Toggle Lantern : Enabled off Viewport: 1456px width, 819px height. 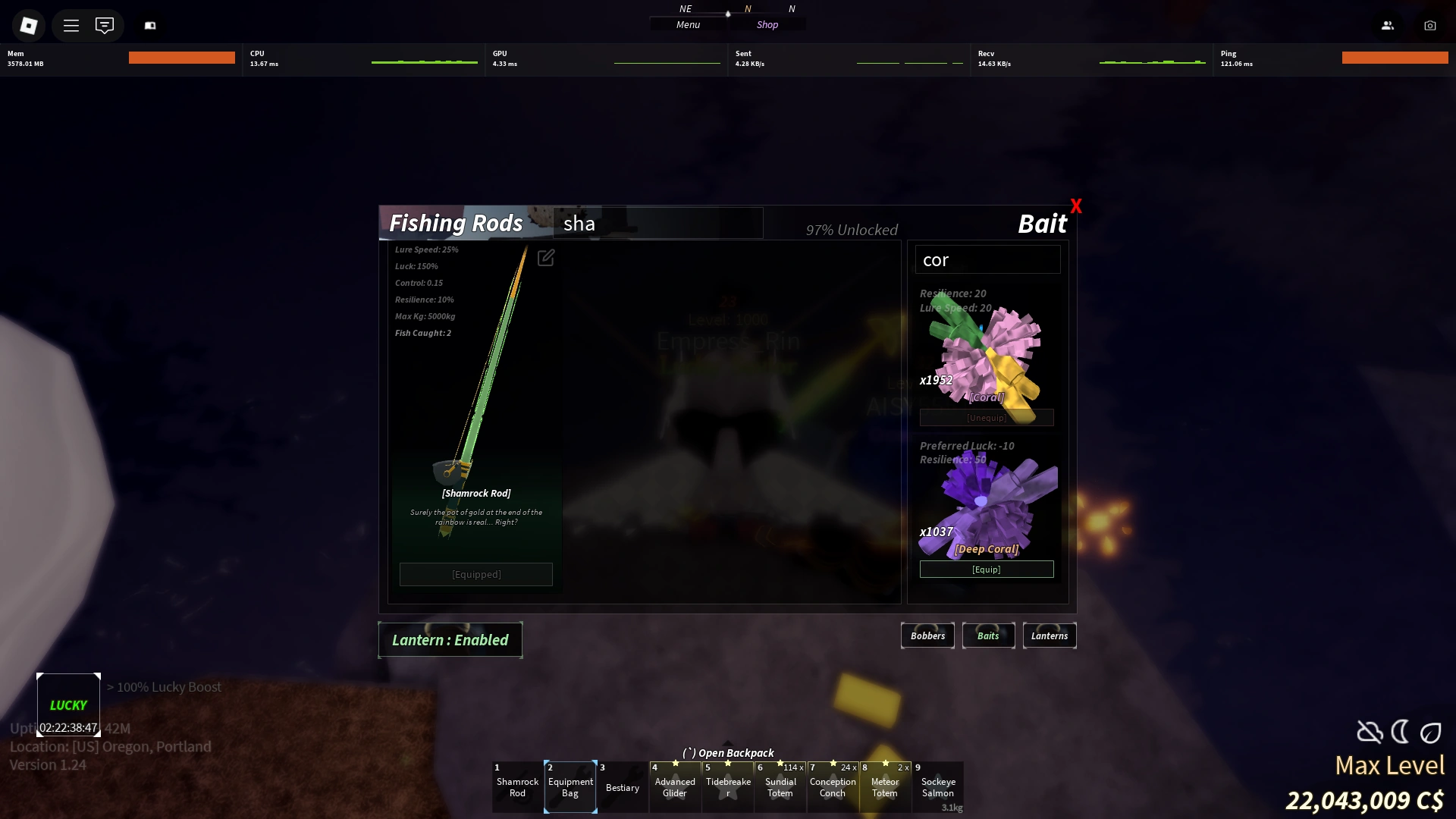pos(450,639)
